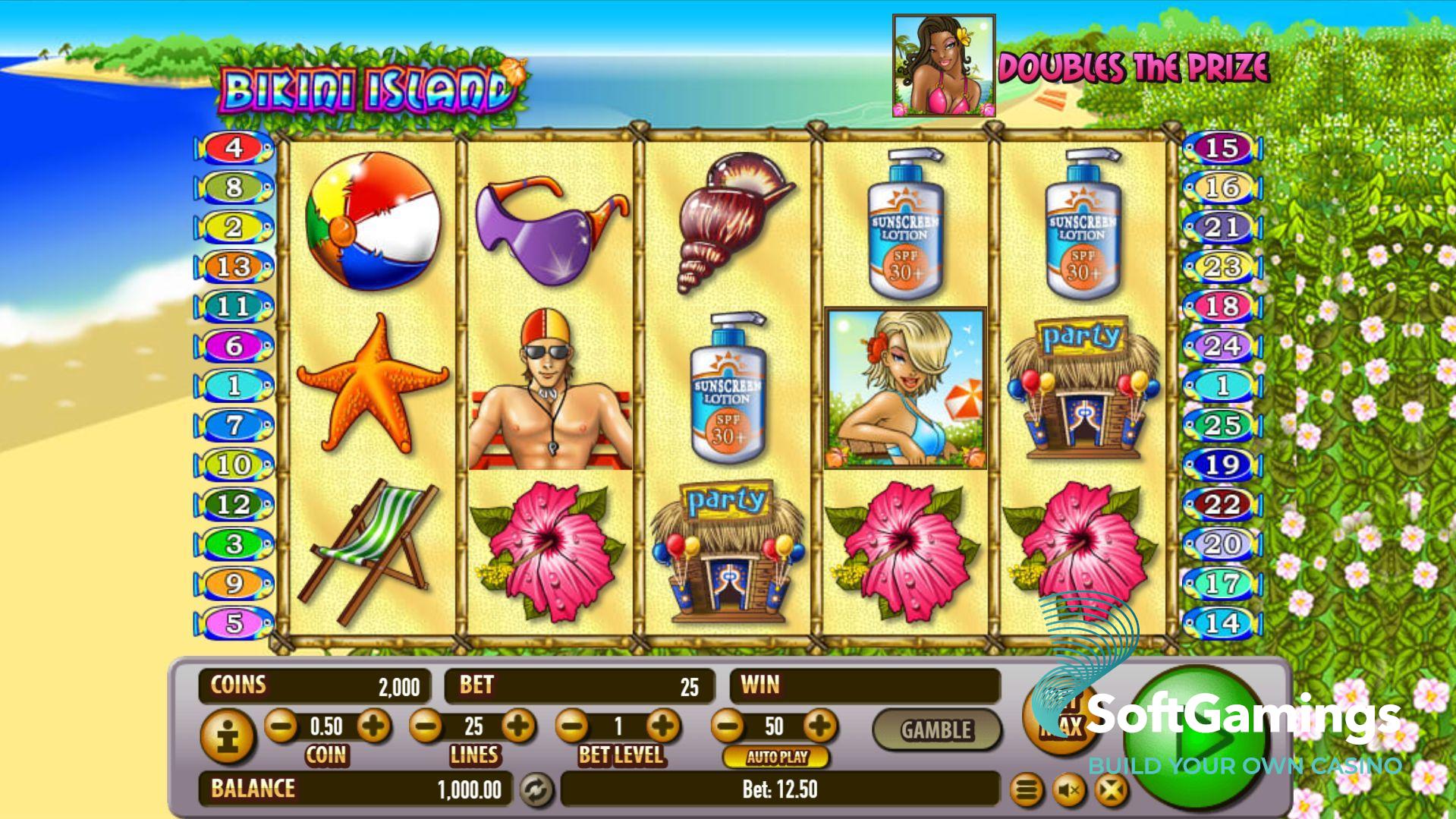The height and width of the screenshot is (819, 1456).
Task: Decrease the auto play spin count
Action: [x=728, y=726]
